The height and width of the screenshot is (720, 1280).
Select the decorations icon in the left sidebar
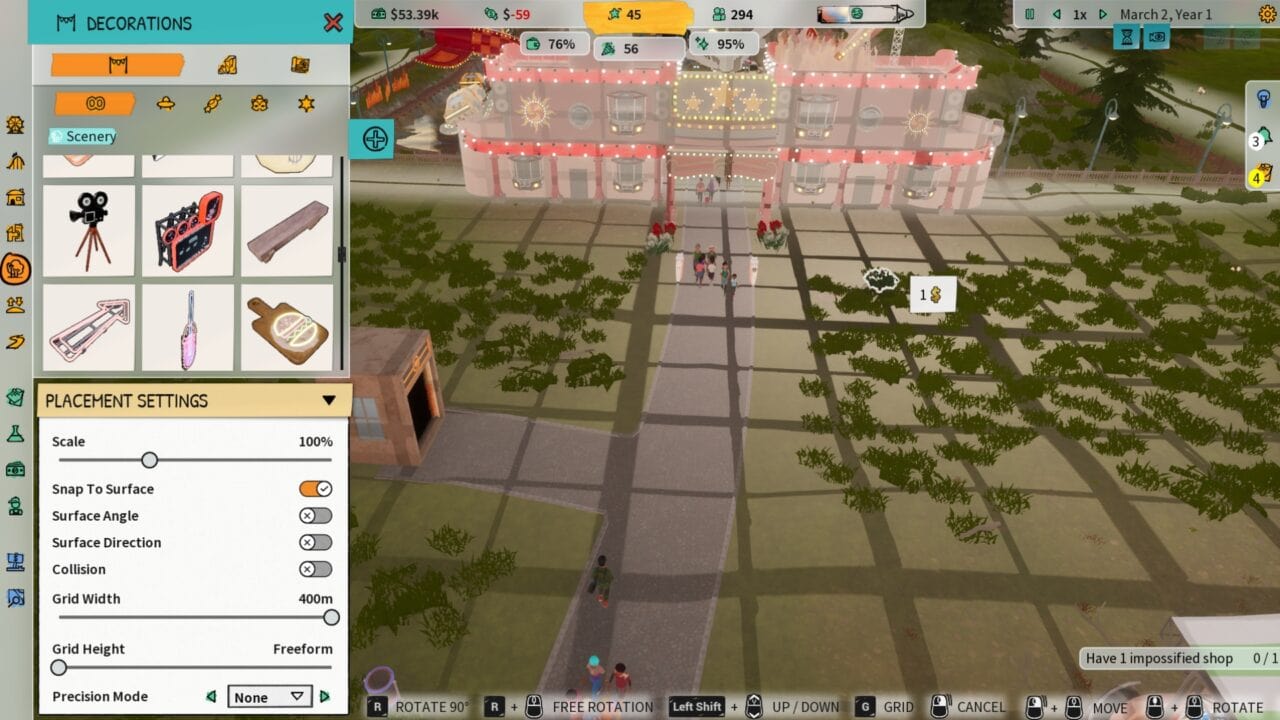15,268
